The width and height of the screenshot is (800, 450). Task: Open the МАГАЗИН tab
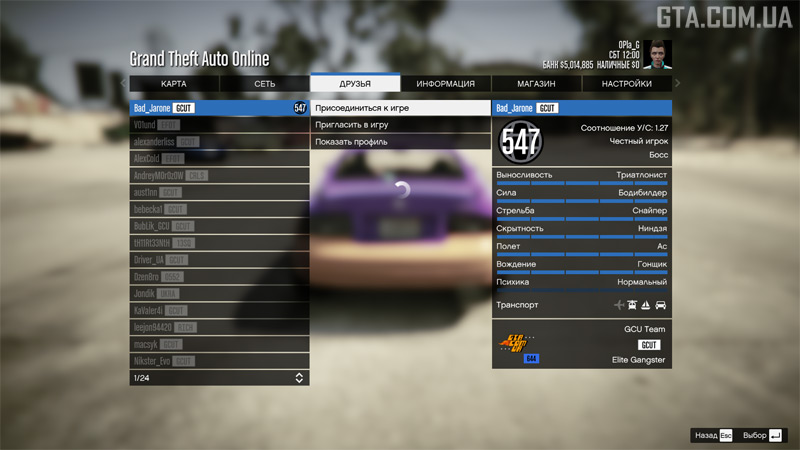[536, 84]
